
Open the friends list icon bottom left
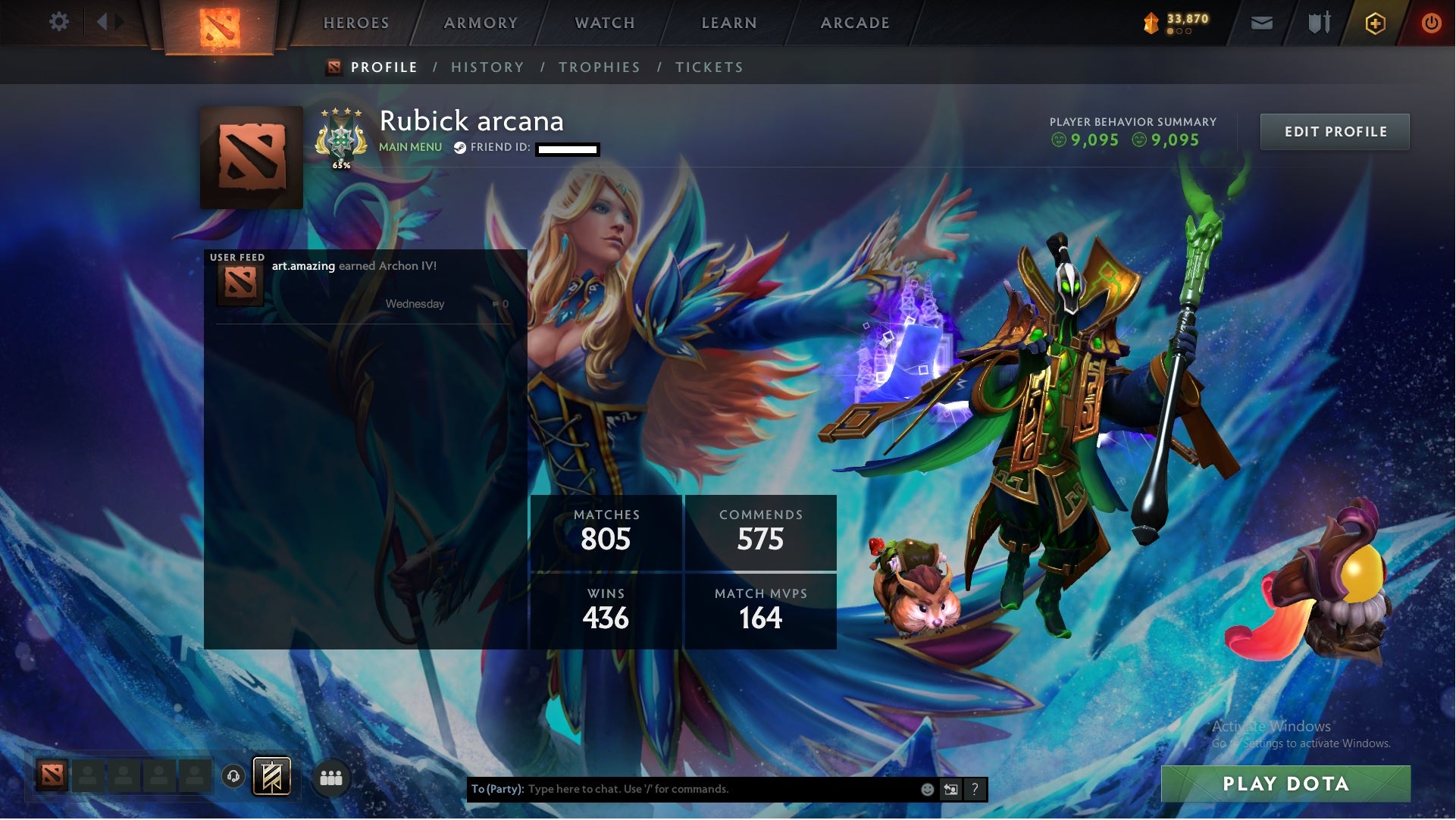coord(331,778)
